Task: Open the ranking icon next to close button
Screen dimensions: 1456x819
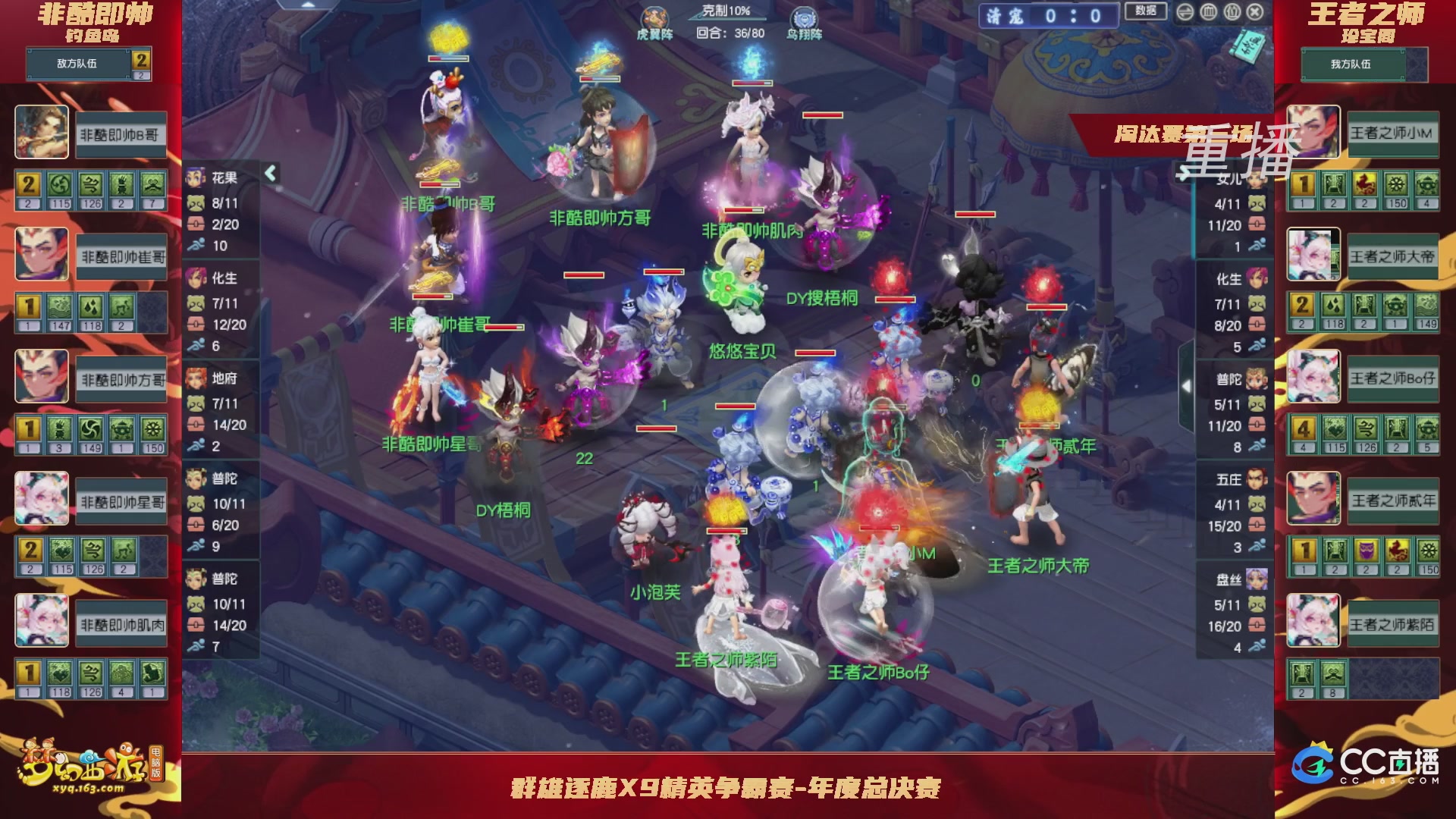Action: tap(1231, 13)
